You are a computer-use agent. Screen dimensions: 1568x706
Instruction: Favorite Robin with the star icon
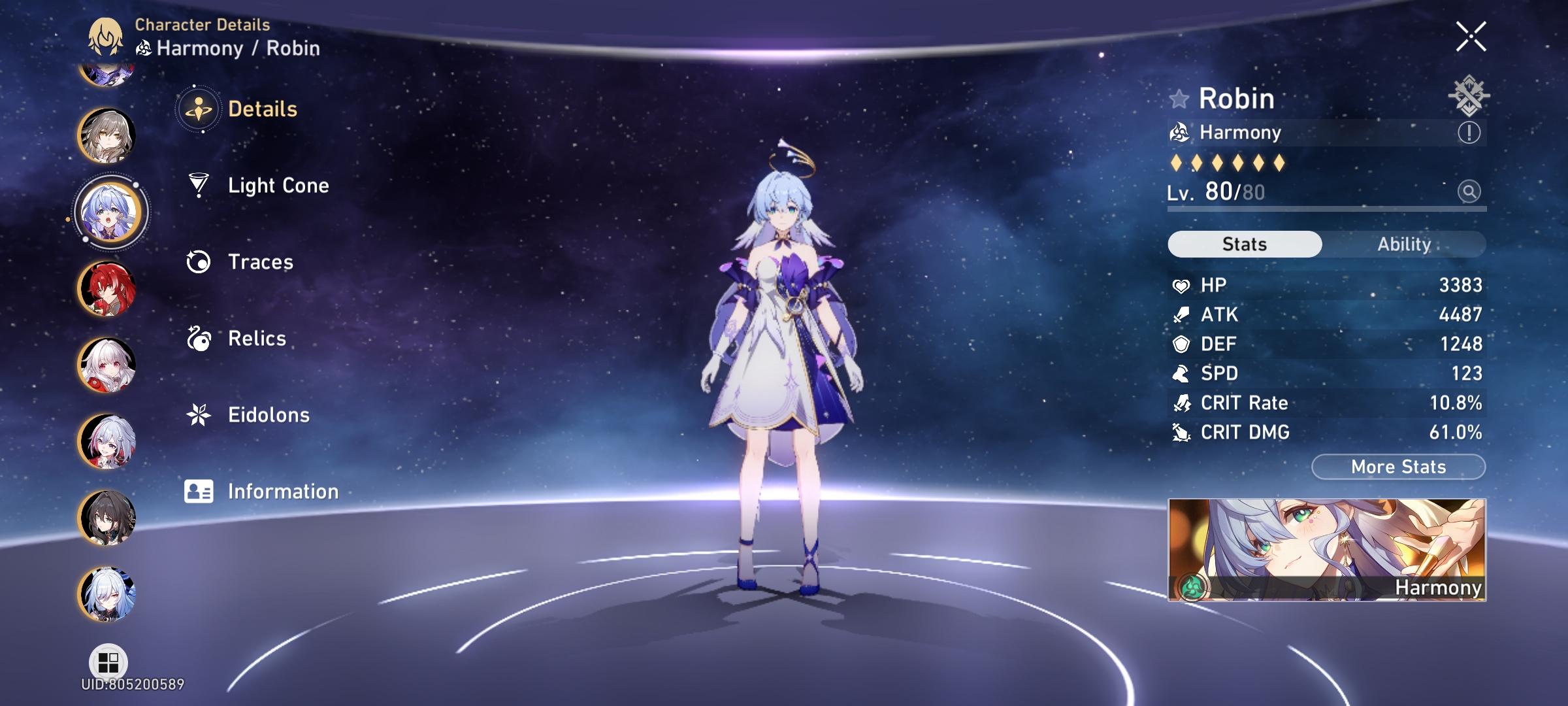(1180, 98)
